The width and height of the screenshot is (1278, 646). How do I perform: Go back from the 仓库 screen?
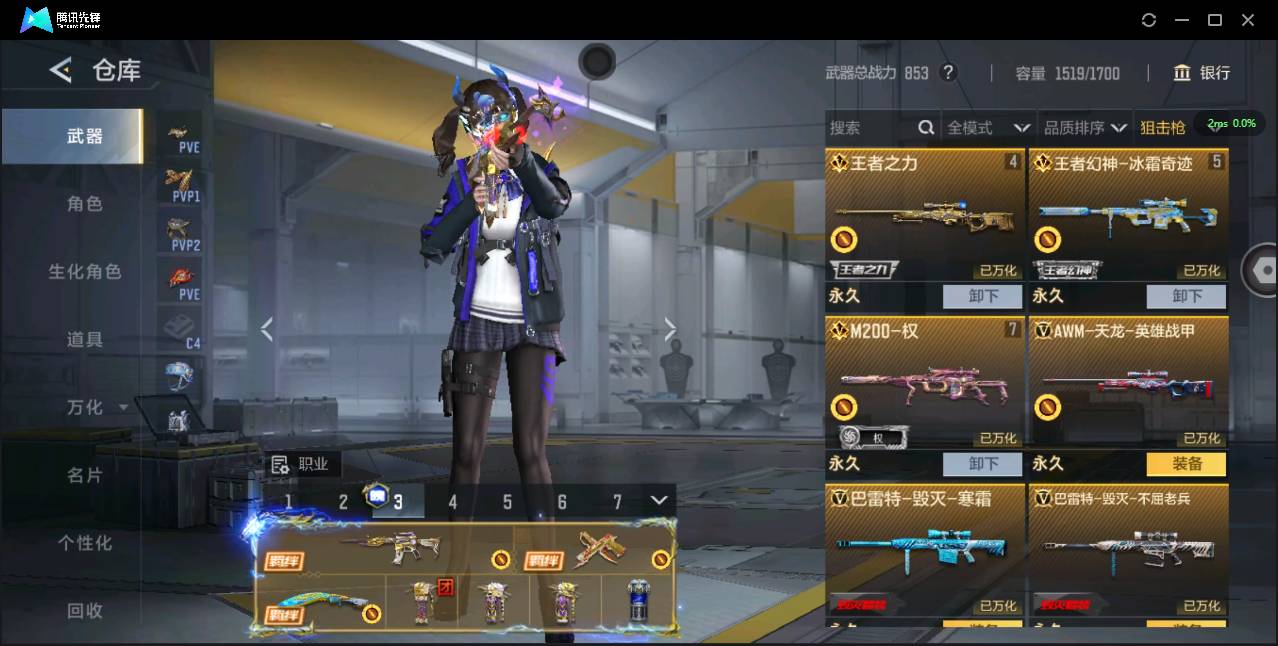[x=61, y=70]
